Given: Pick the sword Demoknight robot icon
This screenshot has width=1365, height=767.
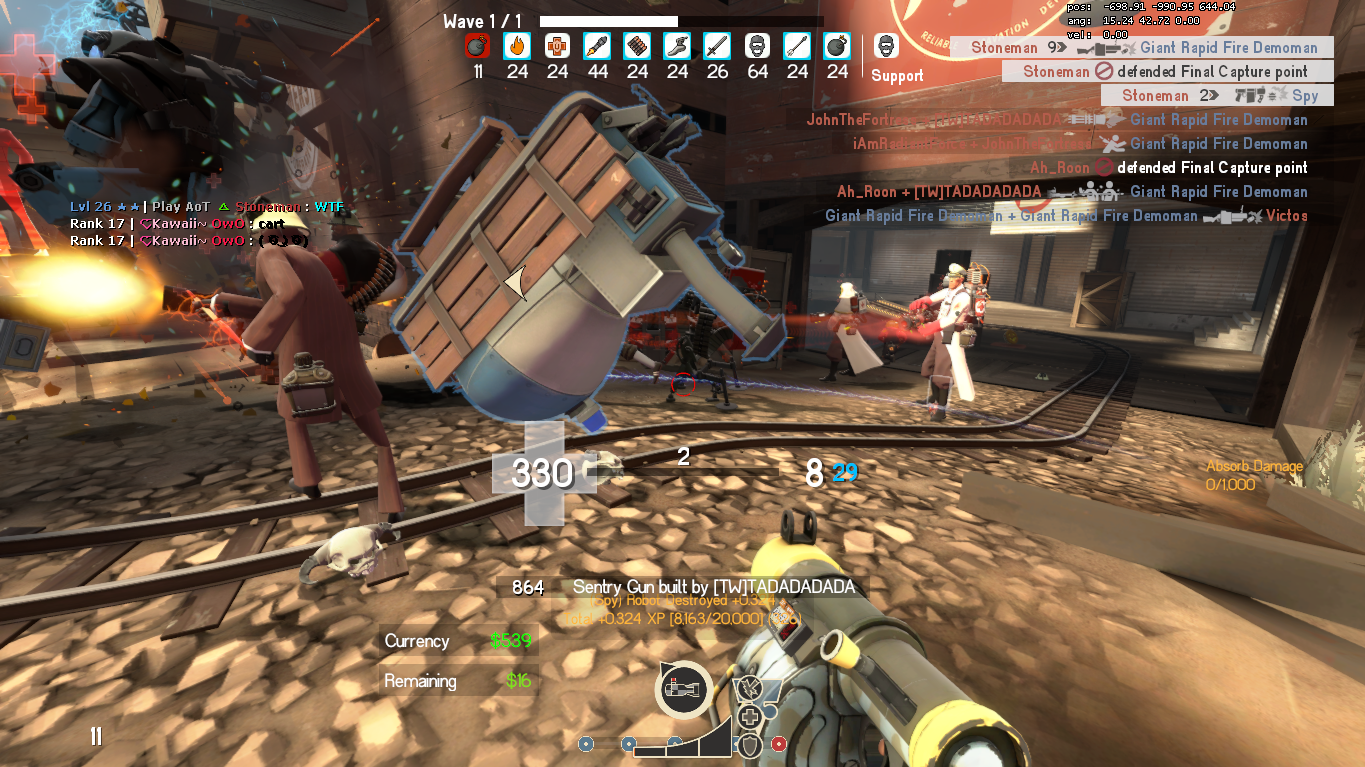Looking at the screenshot, I should click(717, 46).
